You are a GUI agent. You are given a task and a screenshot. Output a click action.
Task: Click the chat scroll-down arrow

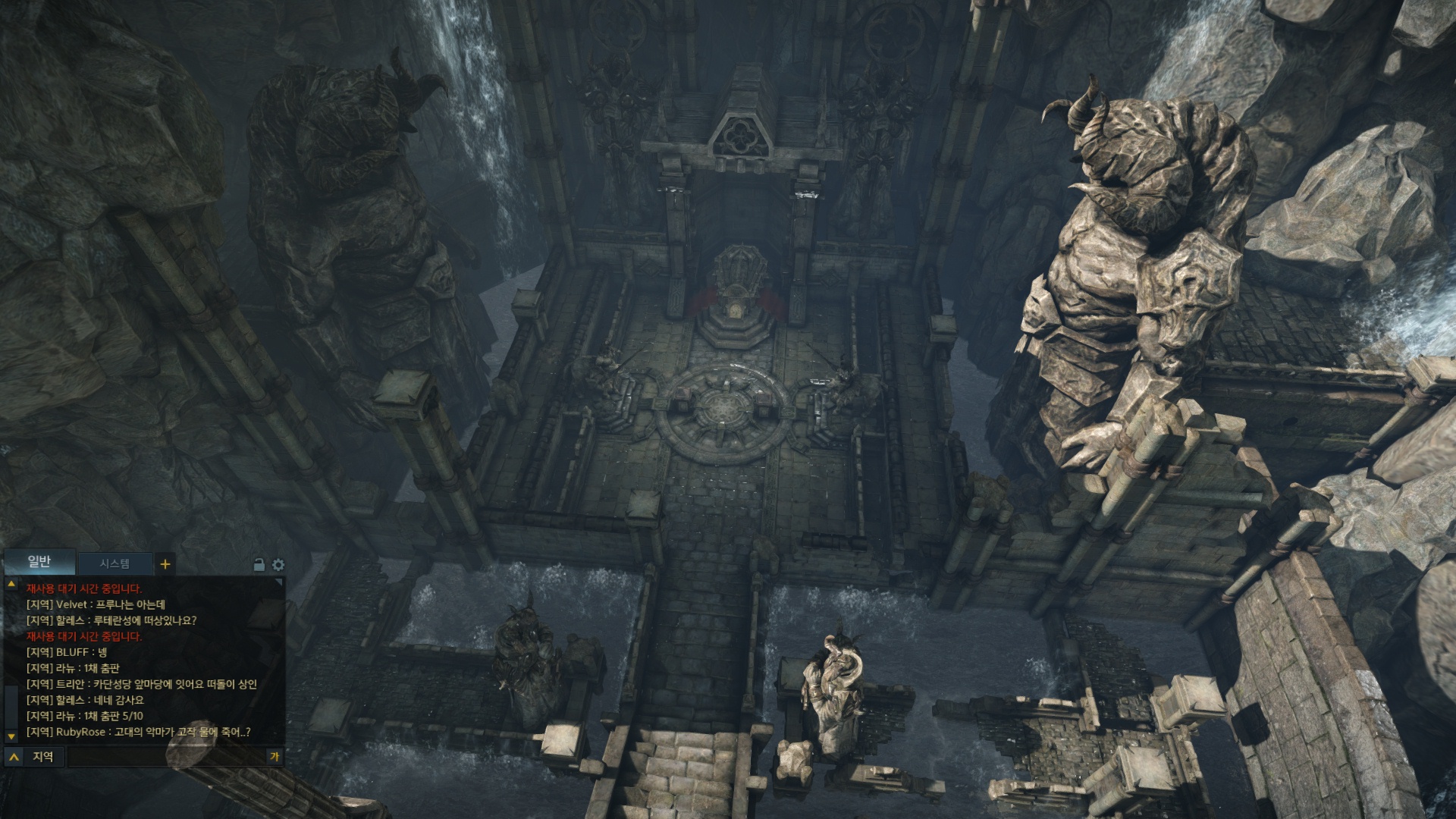coord(11,736)
